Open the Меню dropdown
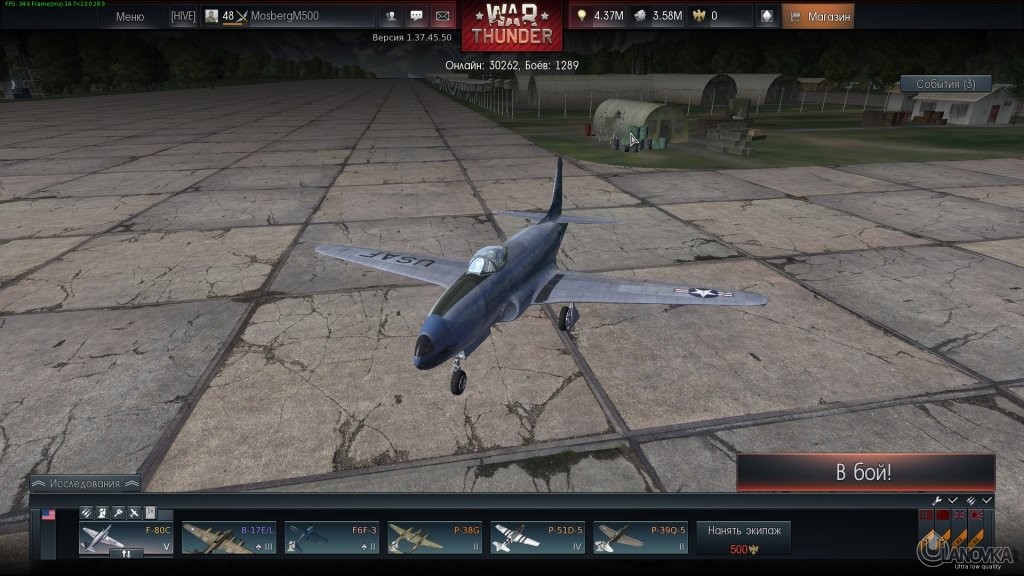This screenshot has width=1024, height=576. click(130, 16)
